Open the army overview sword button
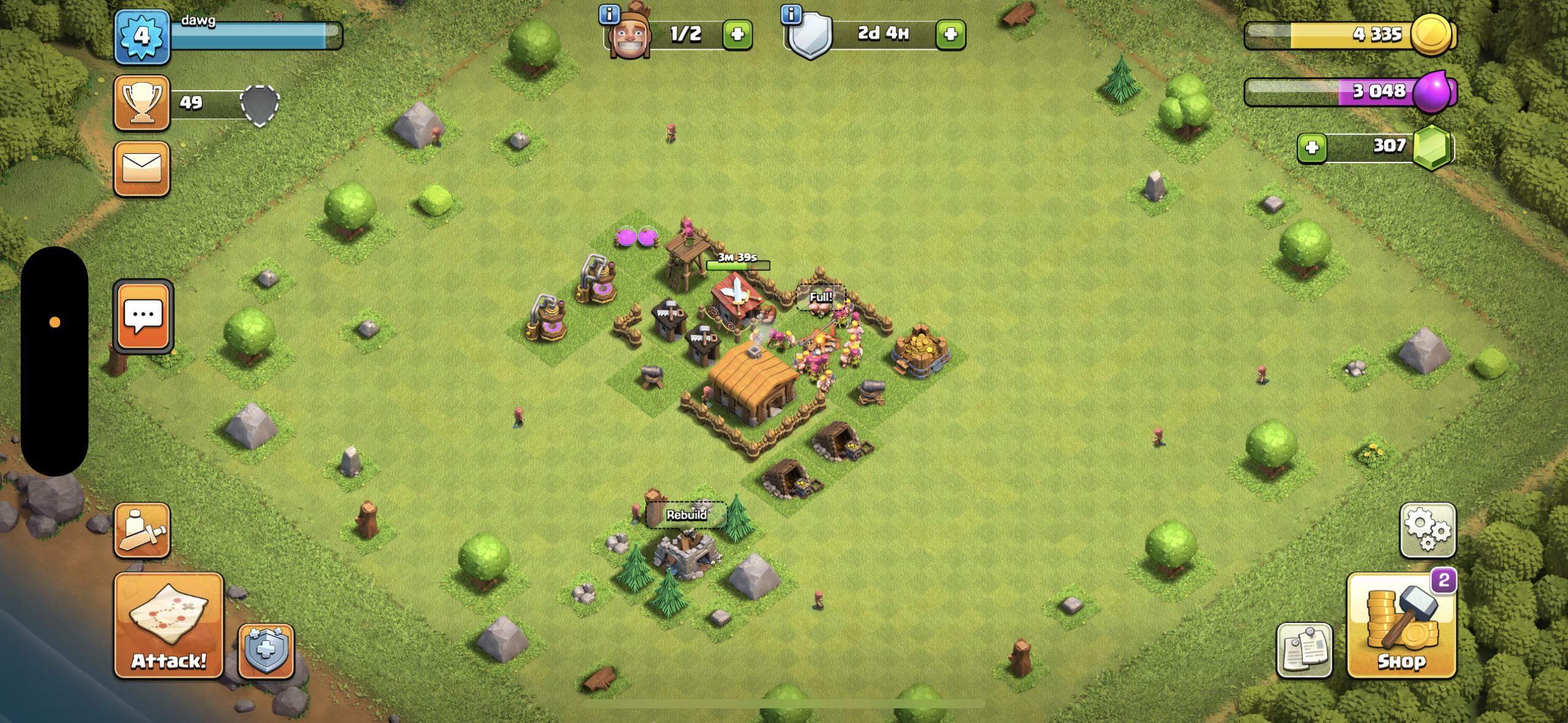The image size is (1568, 723). pos(142,530)
